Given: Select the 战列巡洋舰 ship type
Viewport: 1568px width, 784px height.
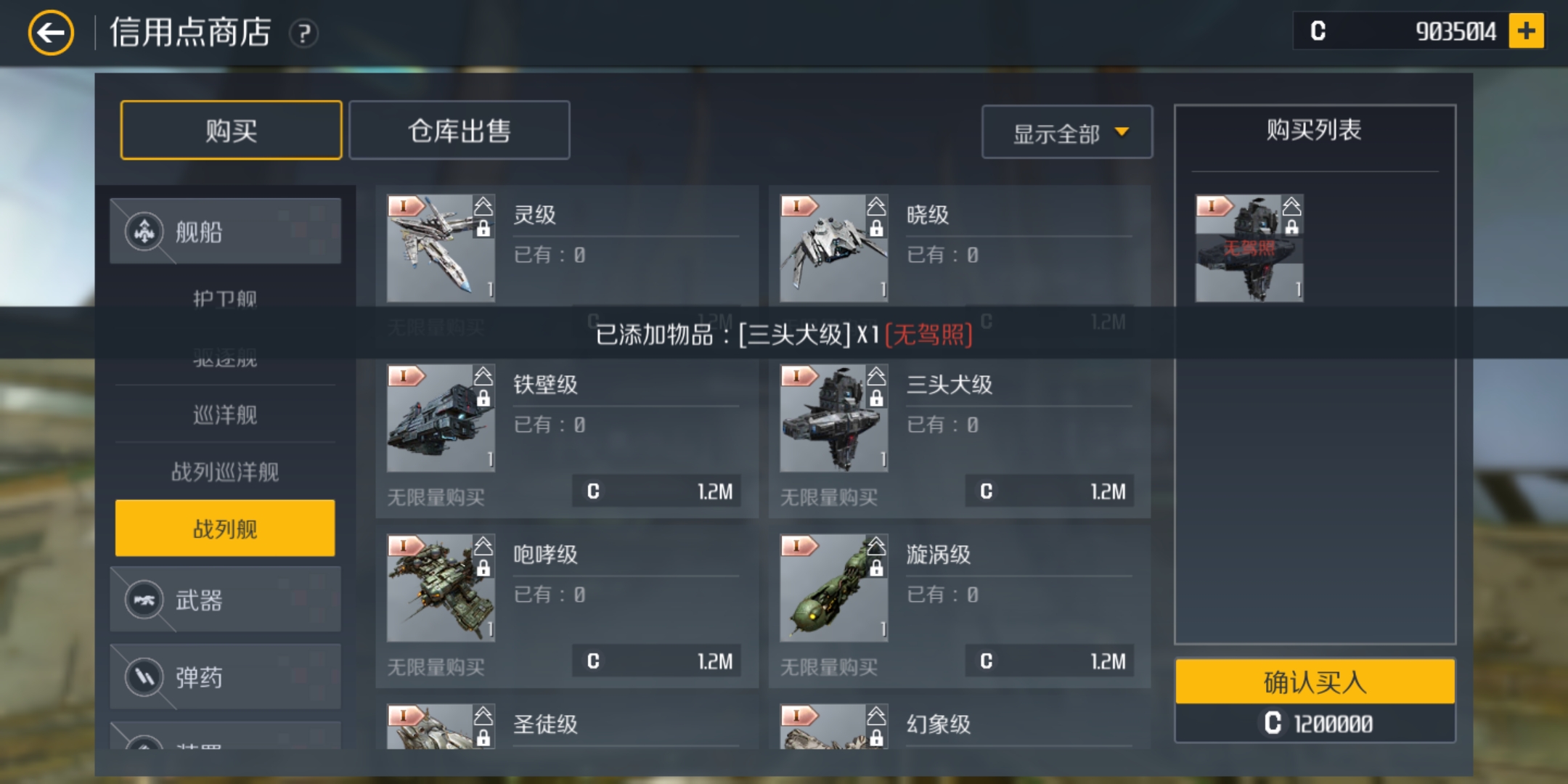Looking at the screenshot, I should tap(225, 471).
